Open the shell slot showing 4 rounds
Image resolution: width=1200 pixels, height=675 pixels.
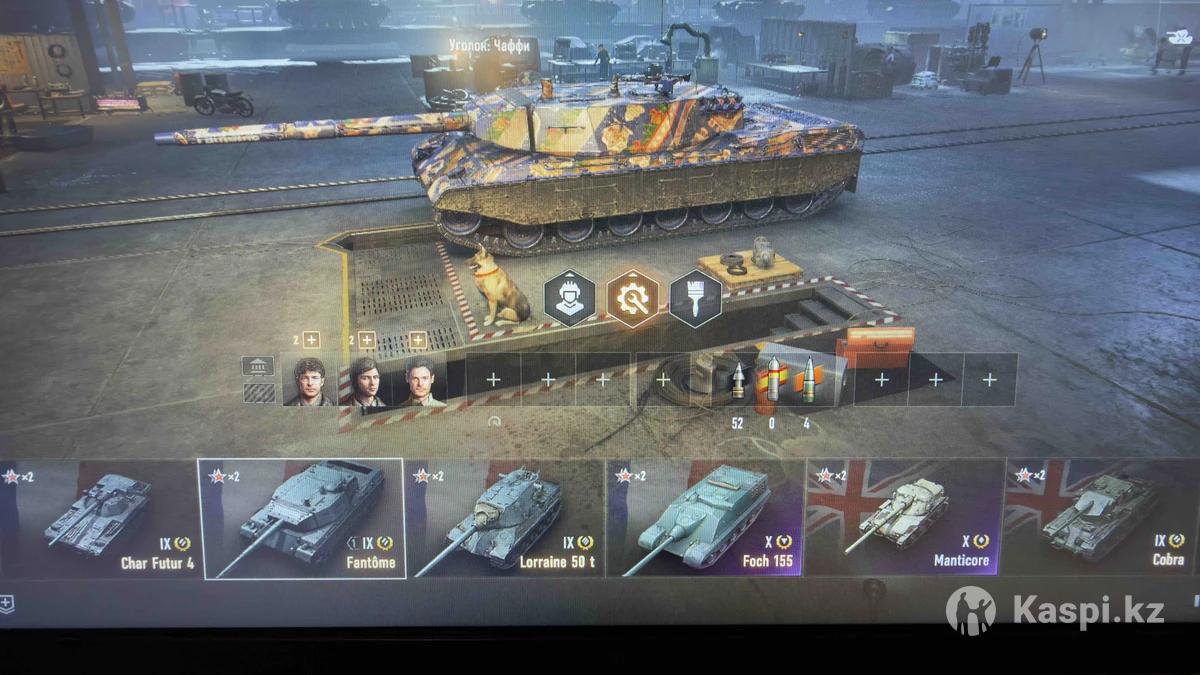807,381
